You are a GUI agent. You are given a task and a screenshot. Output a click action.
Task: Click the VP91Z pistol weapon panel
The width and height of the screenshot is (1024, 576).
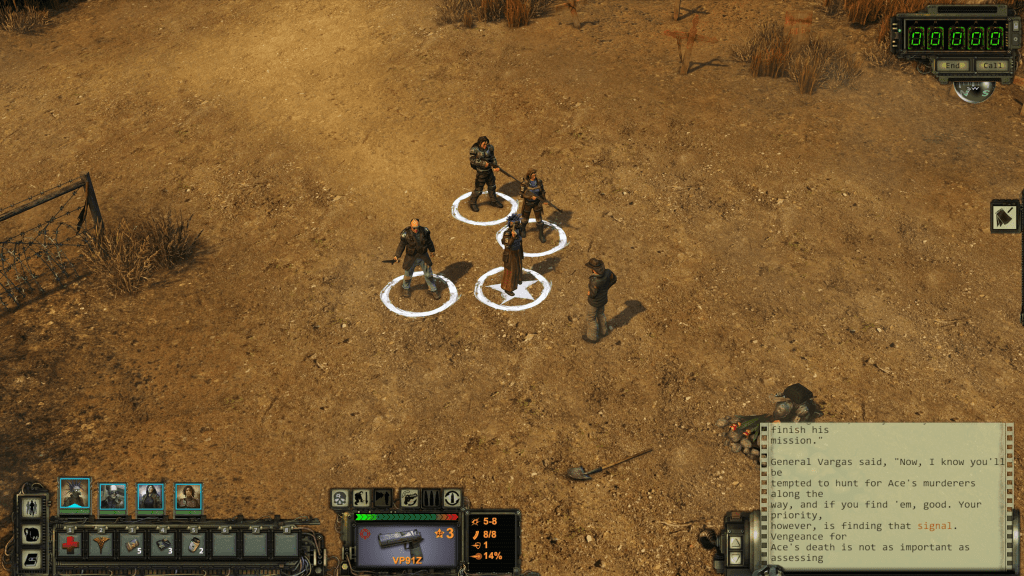click(x=406, y=543)
